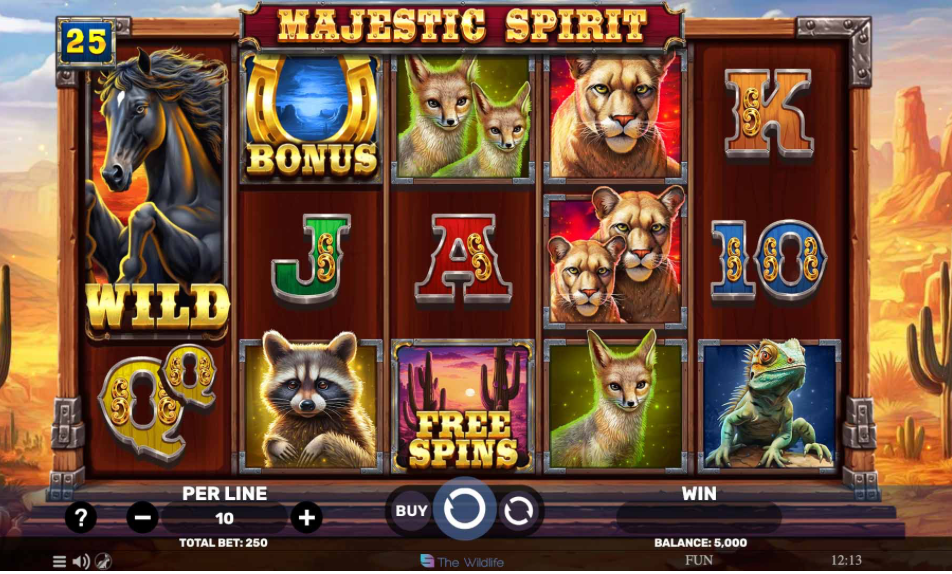Decrease the per line bet with minus

point(143,517)
